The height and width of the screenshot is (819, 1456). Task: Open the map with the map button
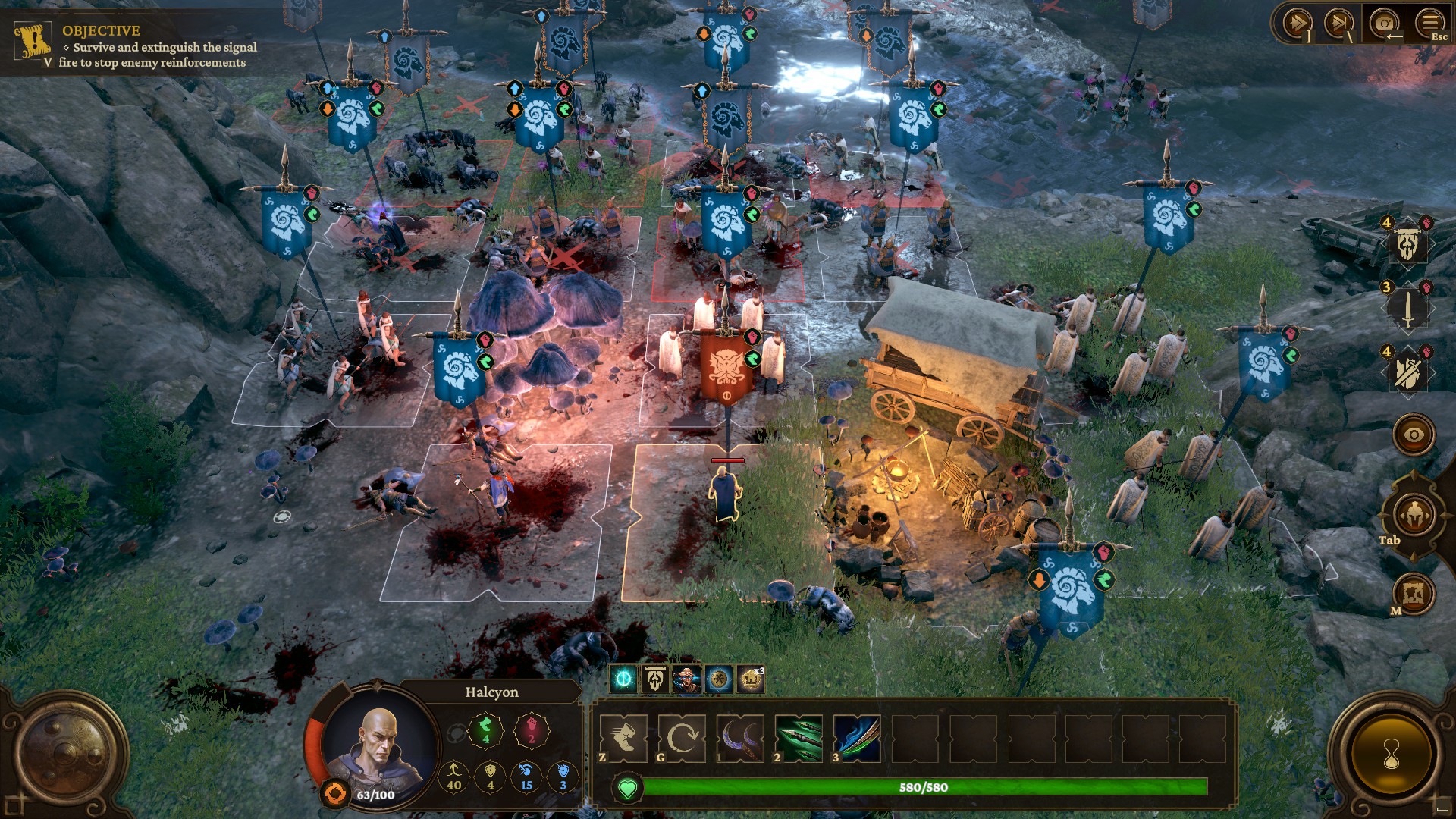click(1414, 593)
